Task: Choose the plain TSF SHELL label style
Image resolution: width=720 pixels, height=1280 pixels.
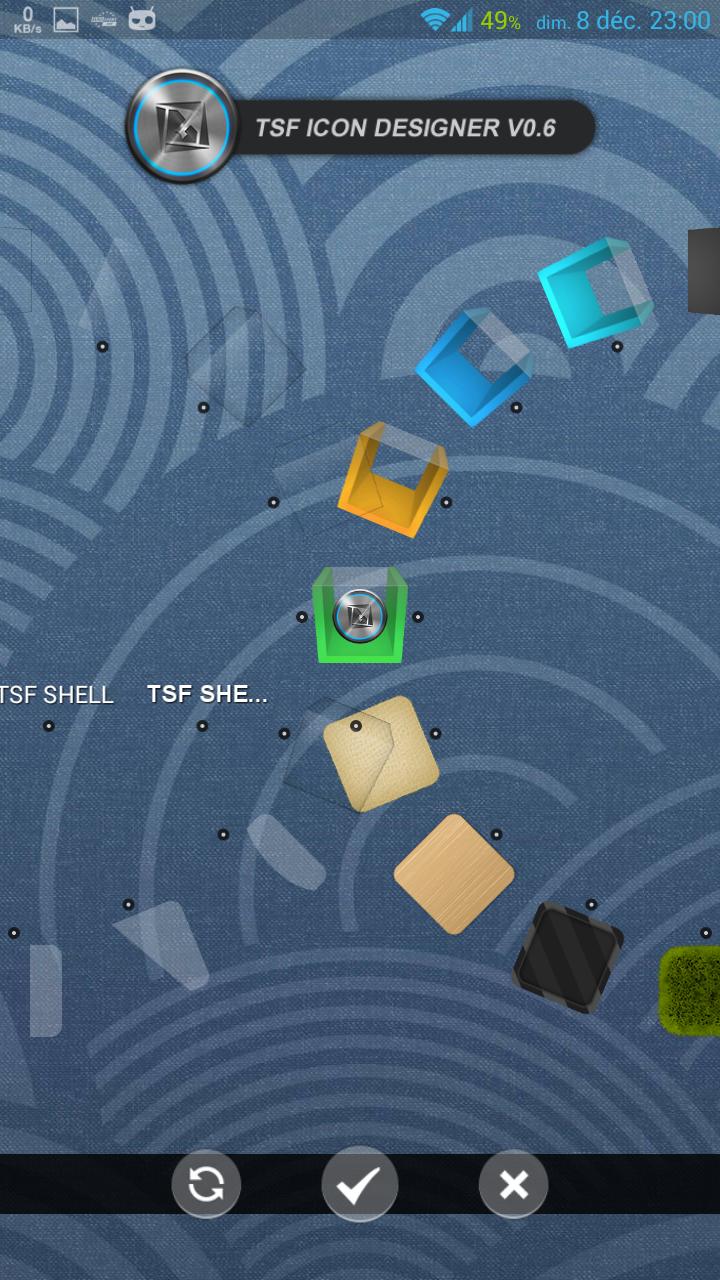Action: [x=56, y=695]
